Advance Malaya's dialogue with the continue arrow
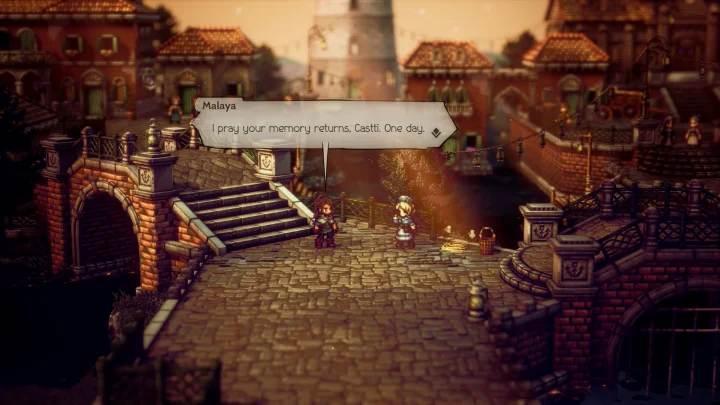 pyautogui.click(x=434, y=131)
